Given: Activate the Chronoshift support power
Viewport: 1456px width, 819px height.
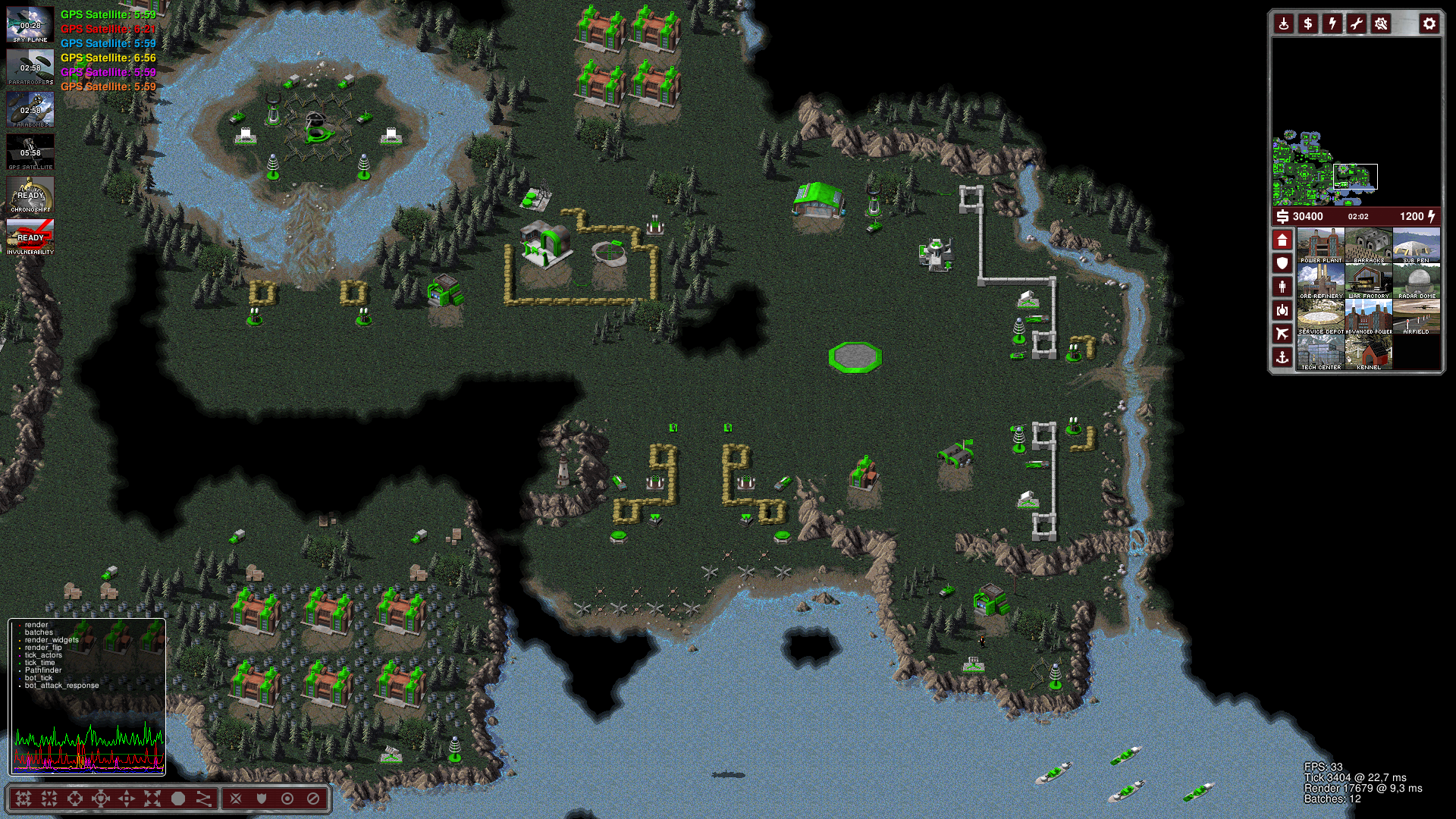Looking at the screenshot, I should [30, 194].
